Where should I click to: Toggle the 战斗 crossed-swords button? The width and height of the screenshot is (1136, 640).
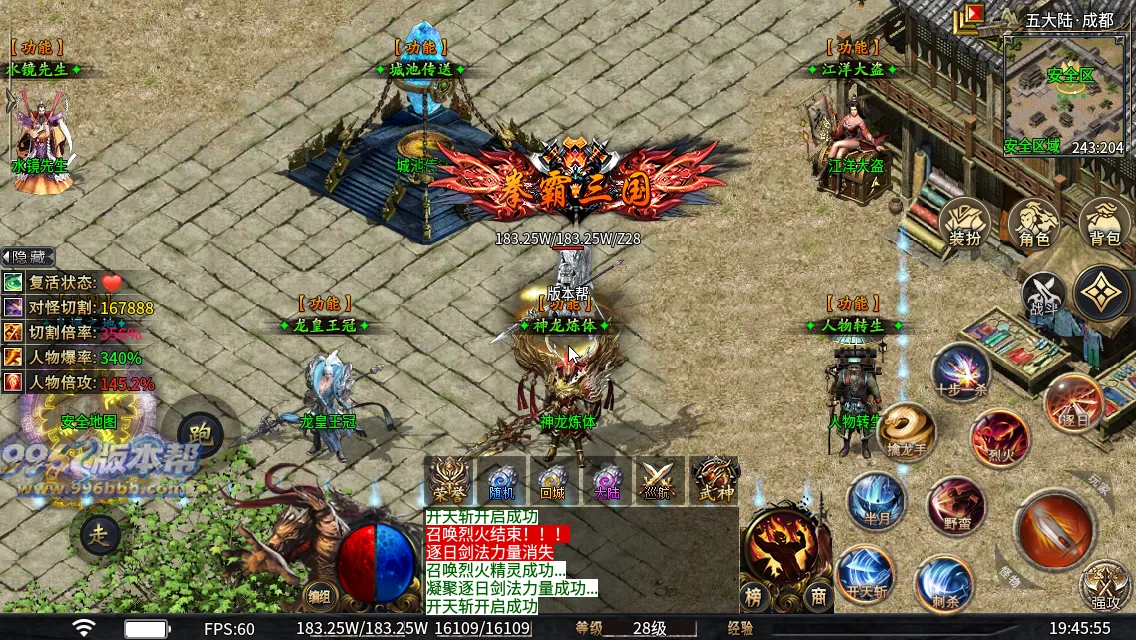coord(1043,294)
